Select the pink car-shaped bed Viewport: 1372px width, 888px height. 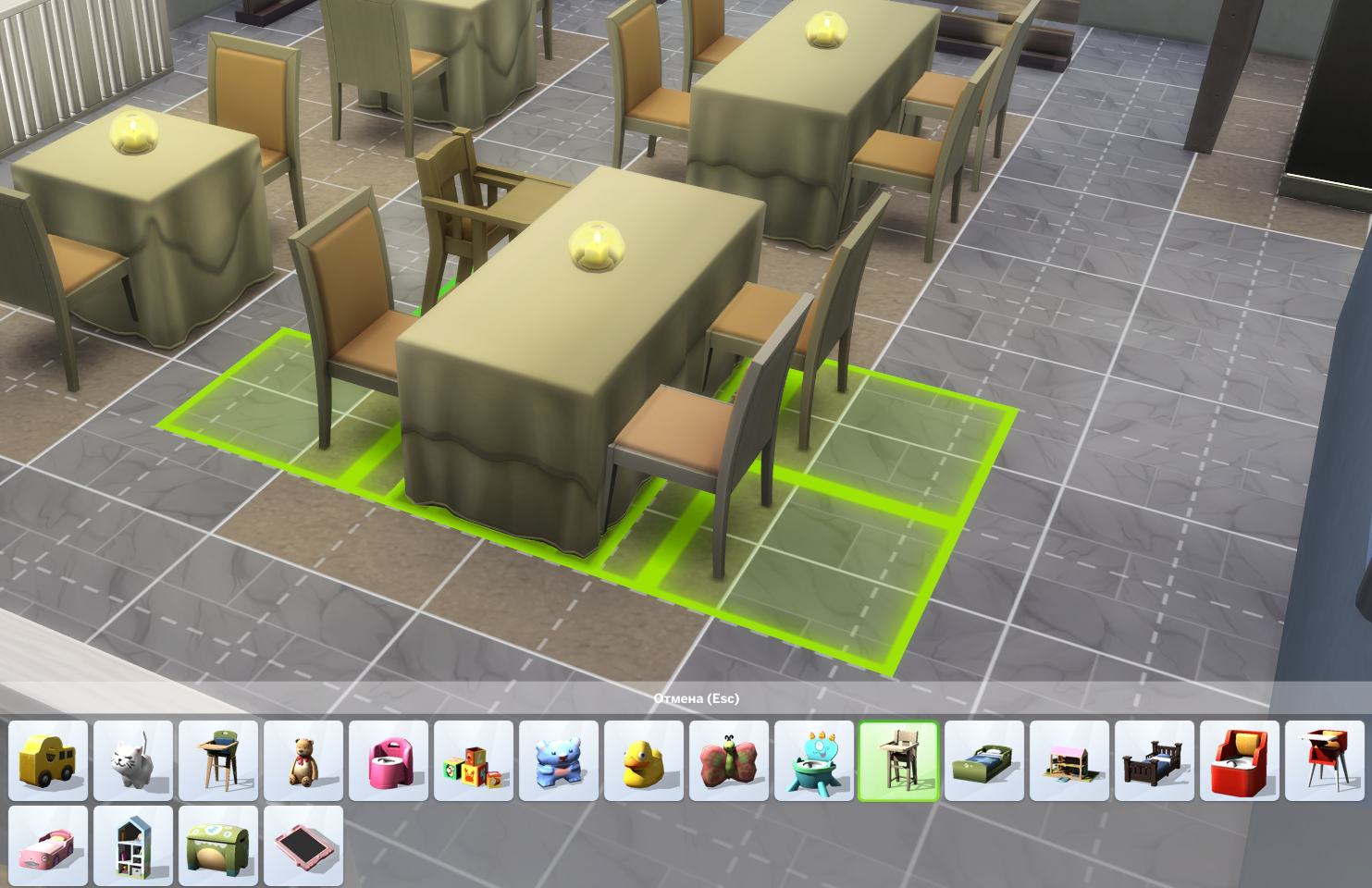(x=48, y=845)
